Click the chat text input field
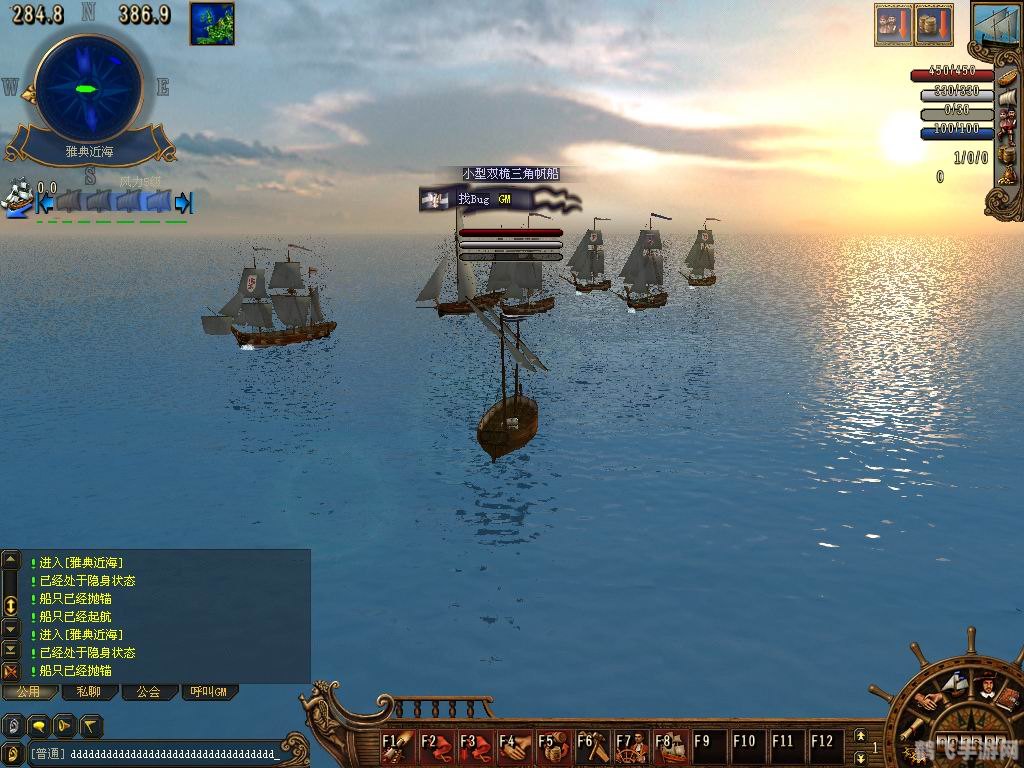The image size is (1024, 768). (x=160, y=753)
